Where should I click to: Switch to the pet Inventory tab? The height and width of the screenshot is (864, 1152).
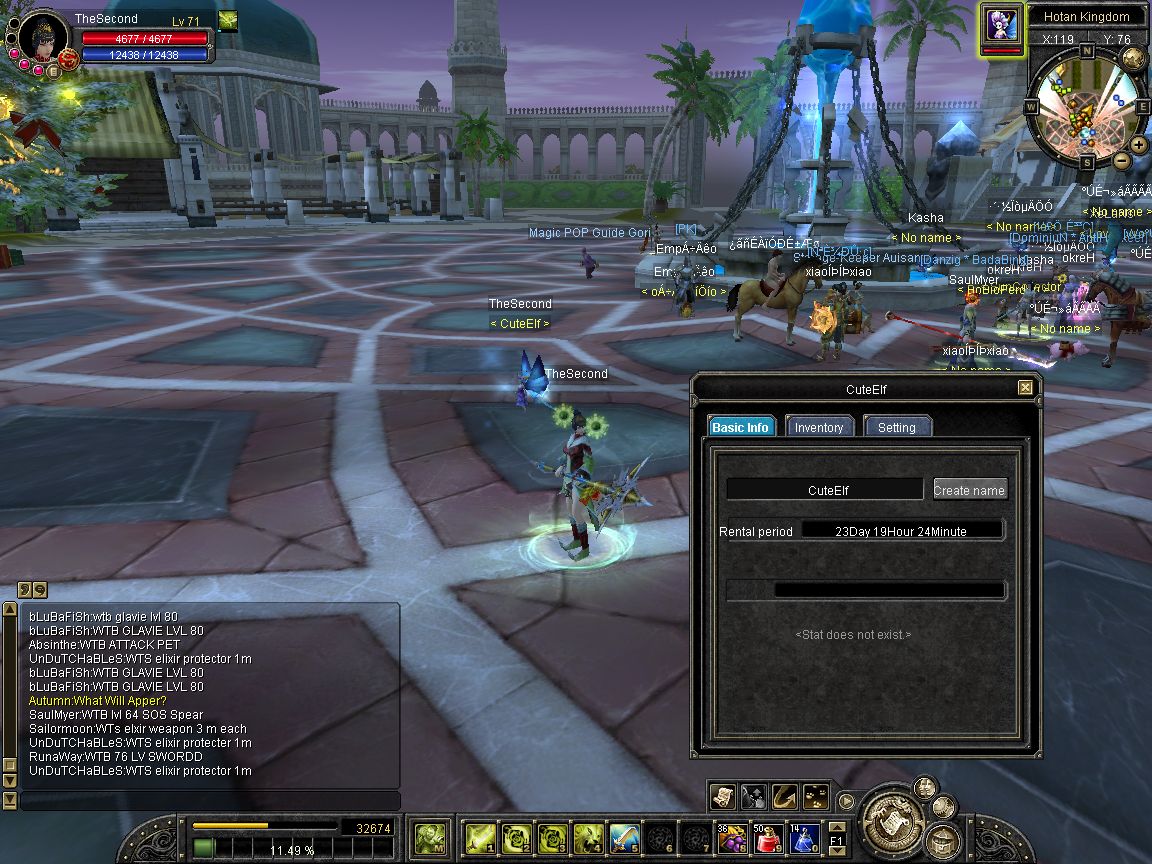(x=819, y=427)
